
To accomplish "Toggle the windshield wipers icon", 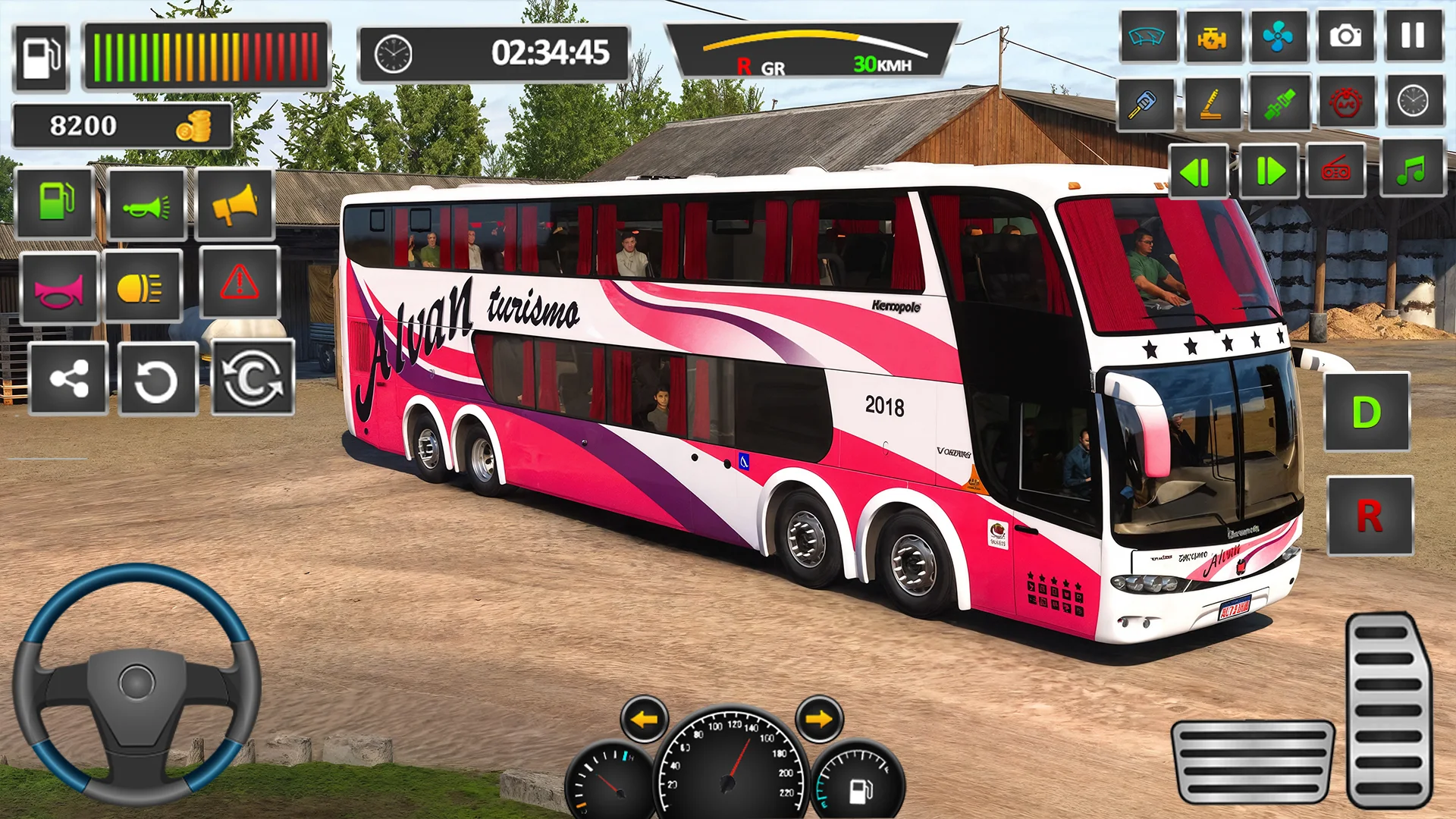I will coord(1147,36).
